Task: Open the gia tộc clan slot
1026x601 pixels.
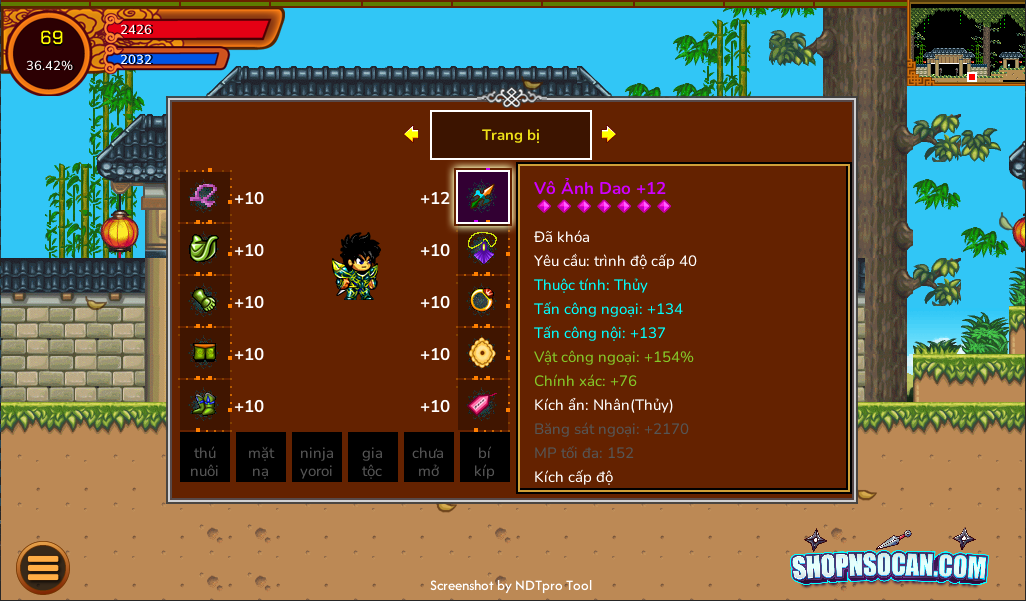Action: (x=373, y=458)
